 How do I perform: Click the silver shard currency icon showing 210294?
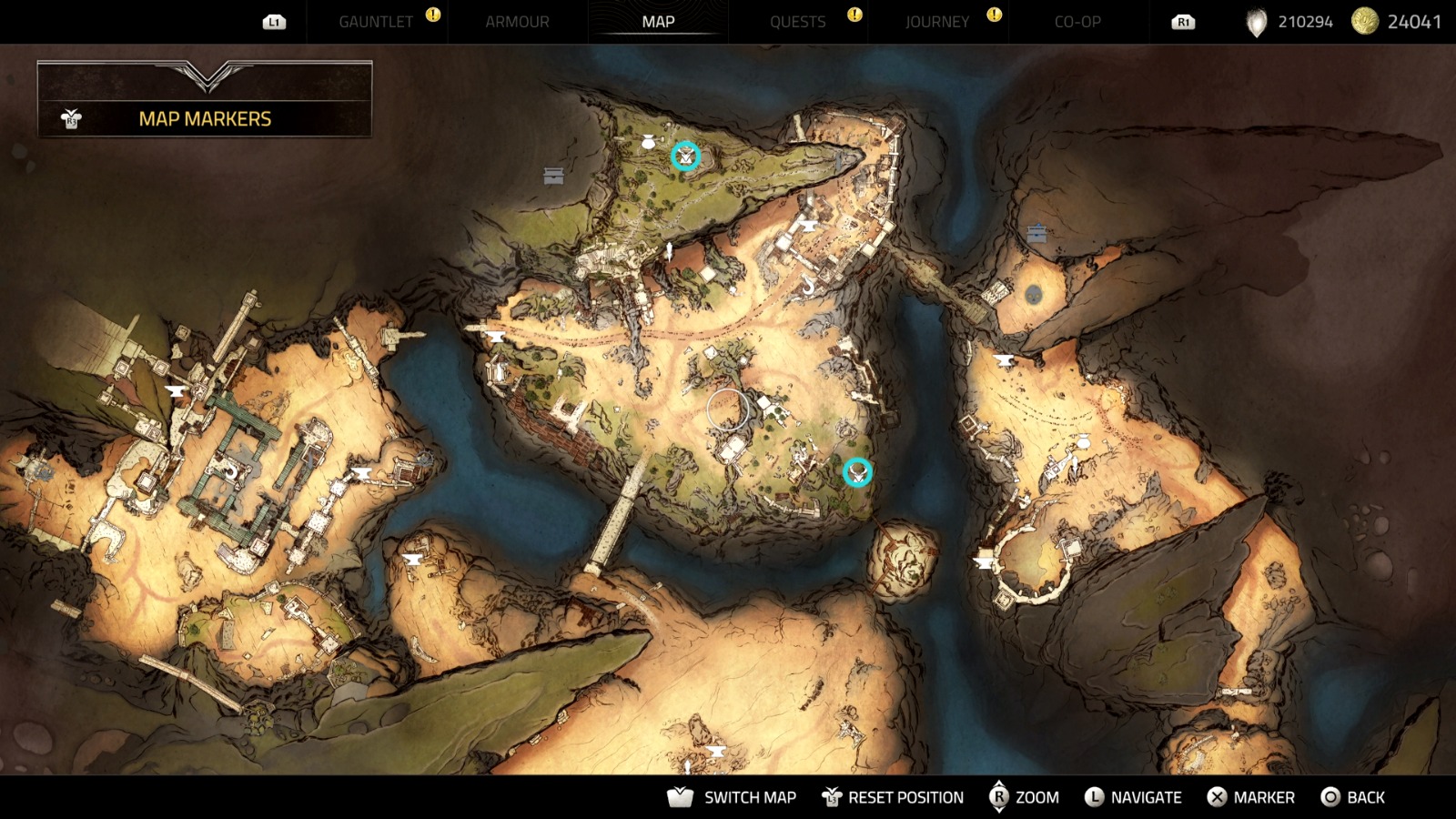pos(1259,20)
